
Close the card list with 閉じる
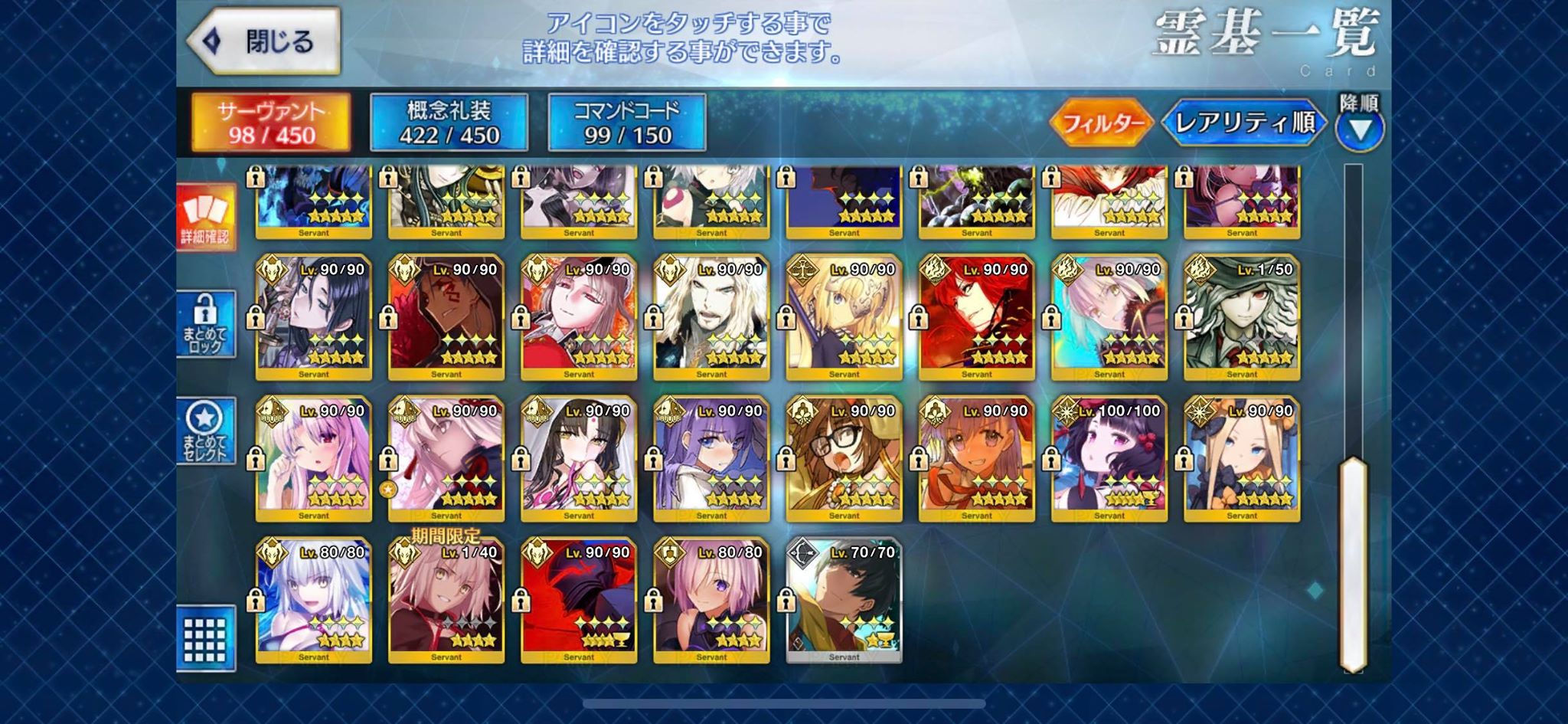click(264, 41)
